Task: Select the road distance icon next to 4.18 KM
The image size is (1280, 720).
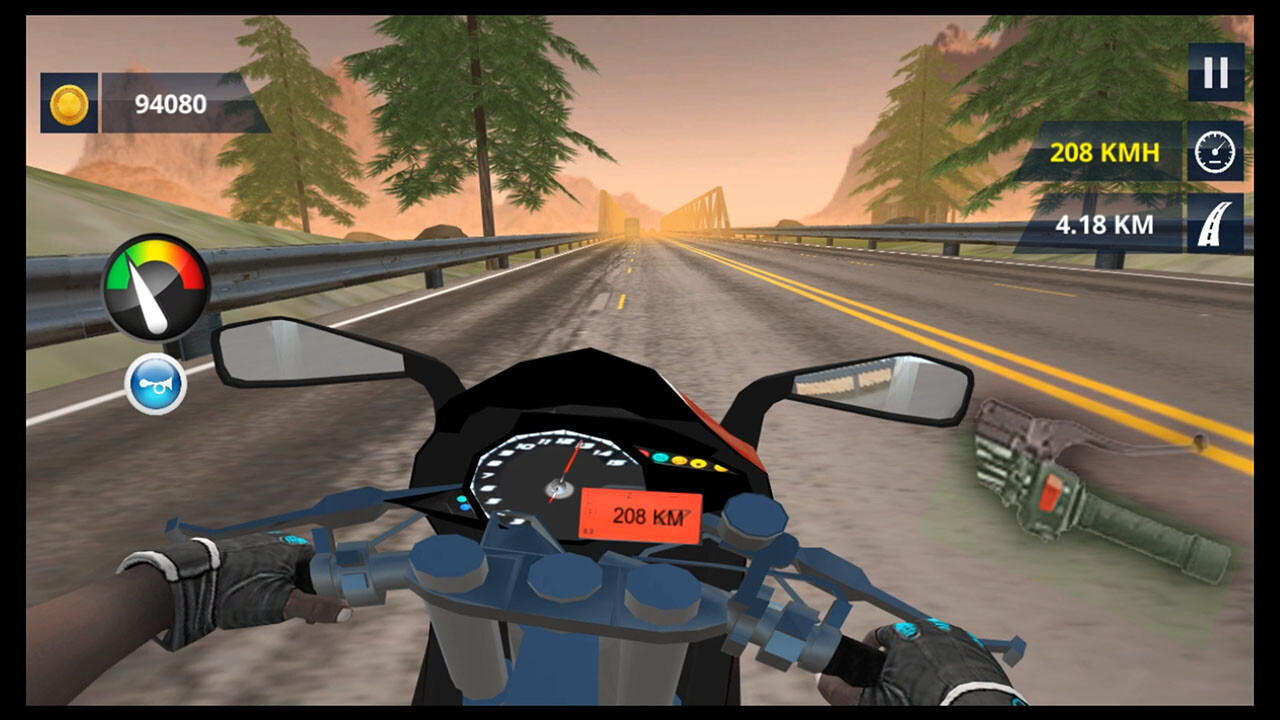Action: click(x=1214, y=223)
